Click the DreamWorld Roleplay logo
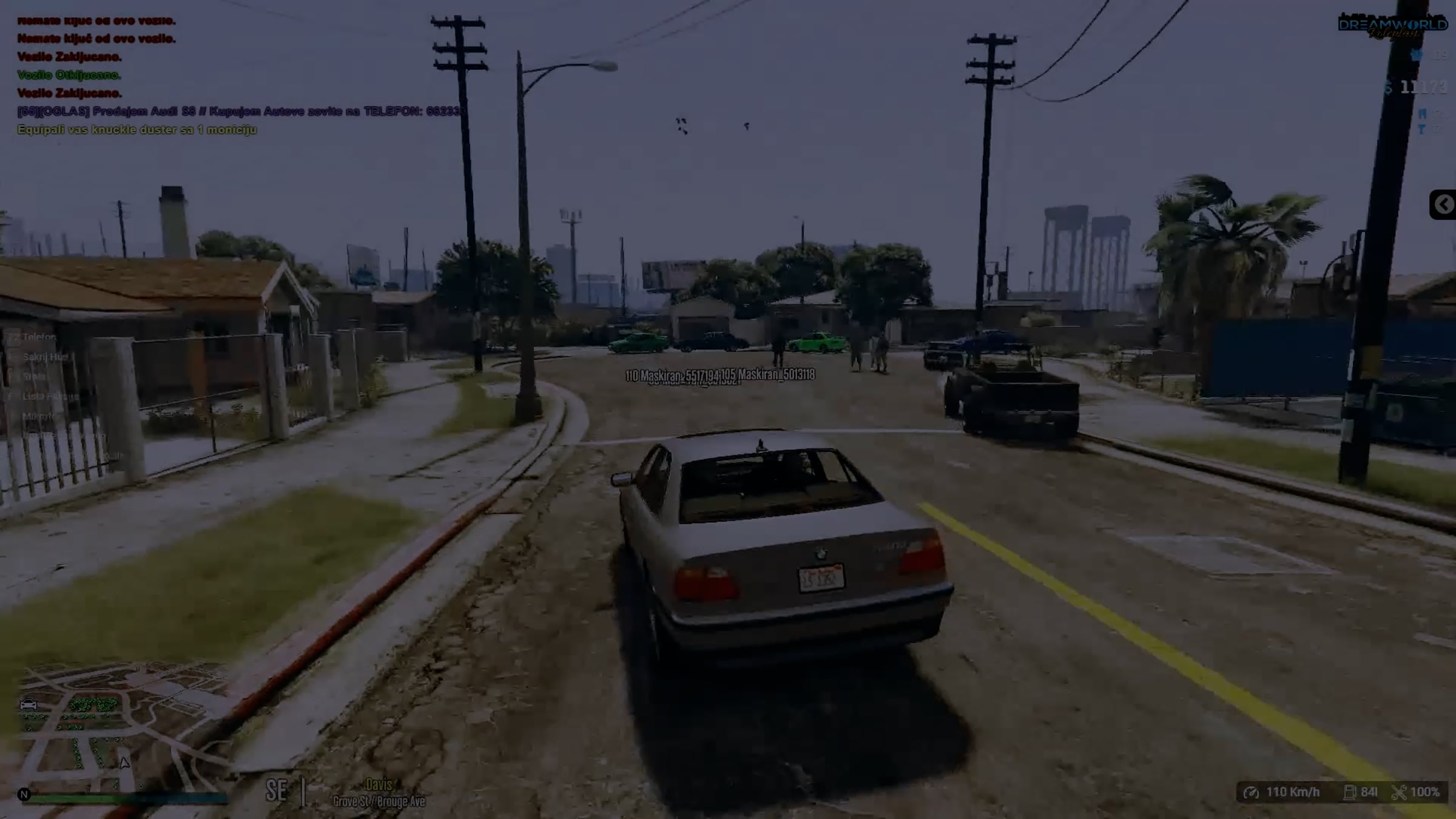Viewport: 1456px width, 819px height. pos(1392,27)
